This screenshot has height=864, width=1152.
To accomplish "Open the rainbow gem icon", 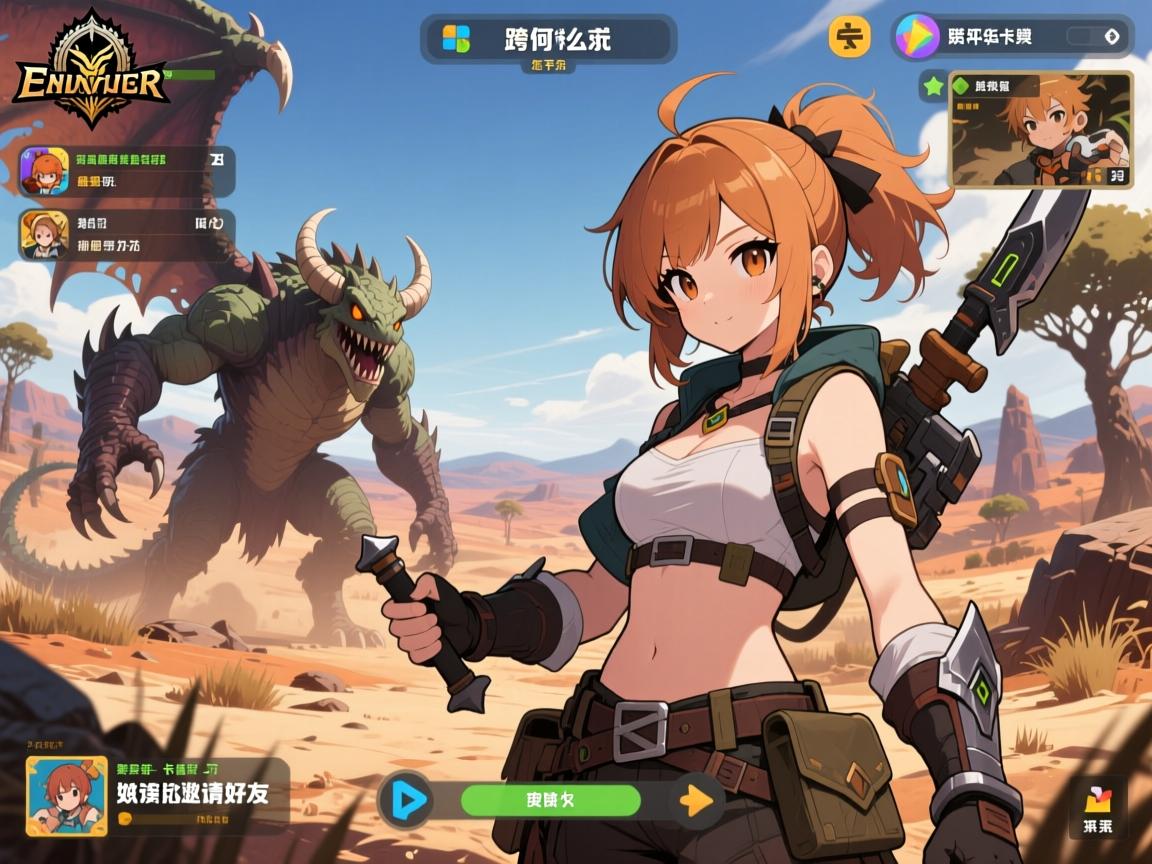I will pyautogui.click(x=917, y=36).
